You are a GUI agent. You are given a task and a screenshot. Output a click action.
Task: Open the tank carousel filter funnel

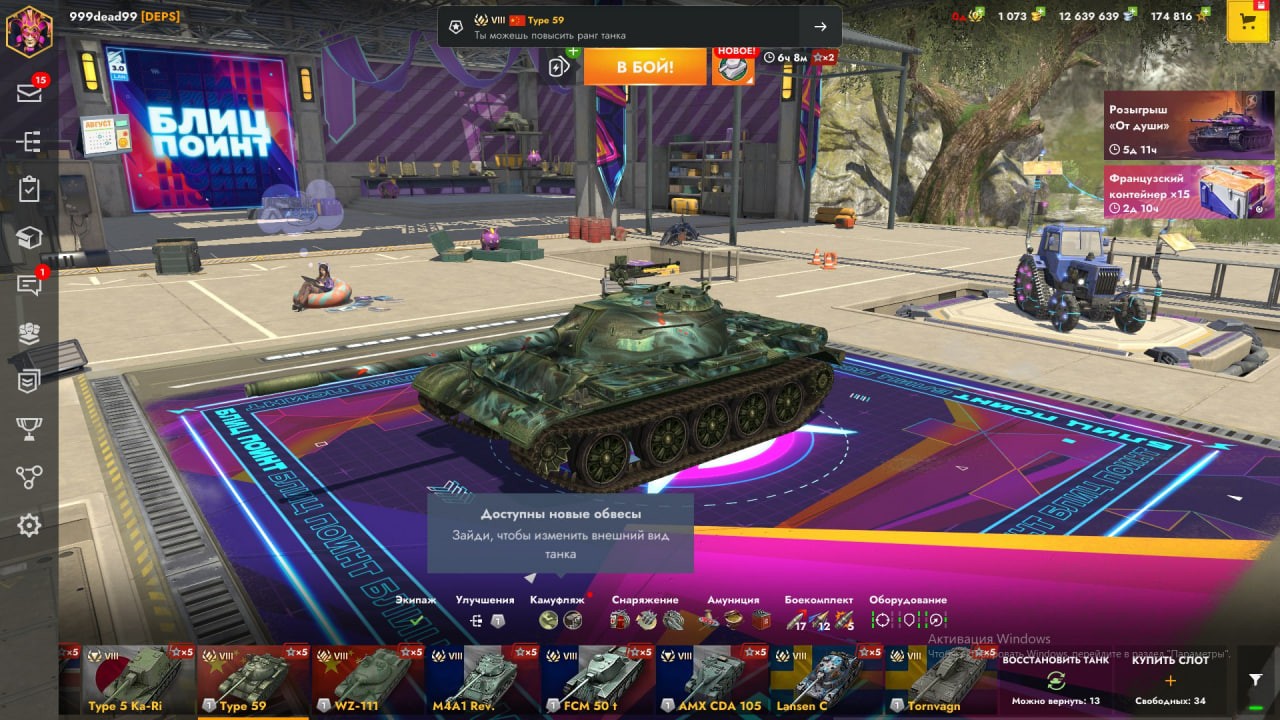pyautogui.click(x=1255, y=679)
